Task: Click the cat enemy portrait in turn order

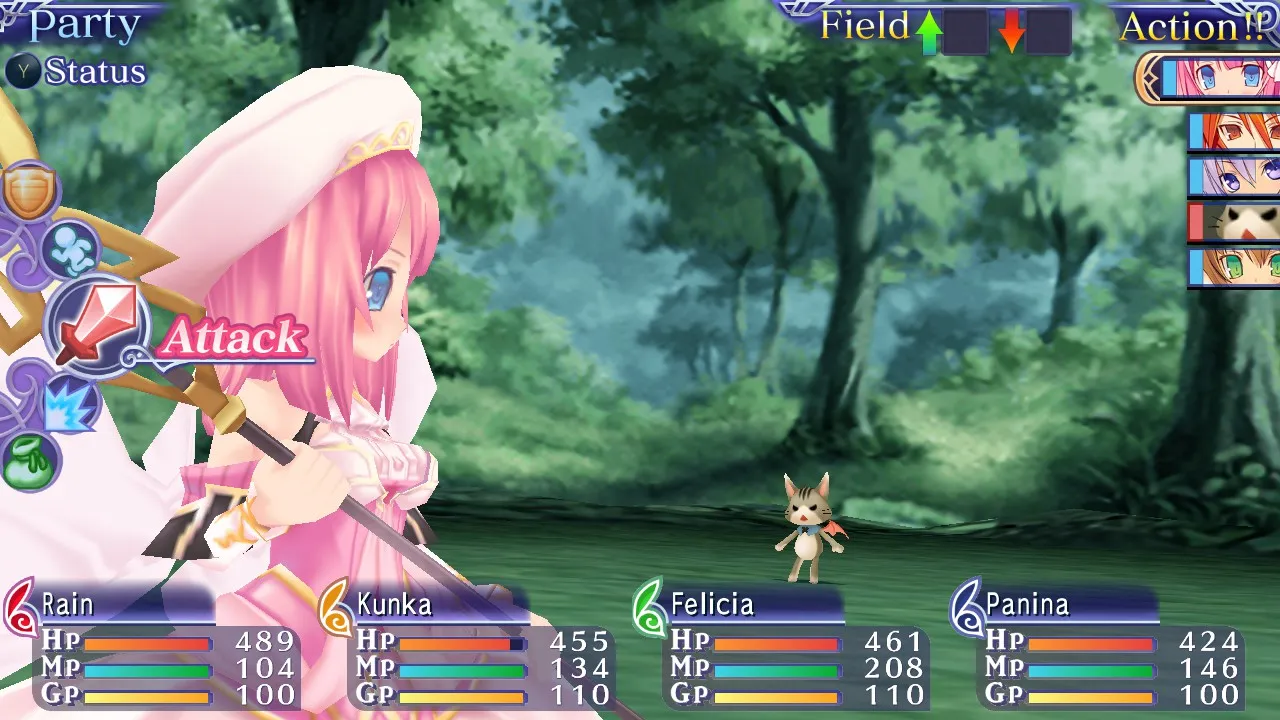Action: [1238, 222]
